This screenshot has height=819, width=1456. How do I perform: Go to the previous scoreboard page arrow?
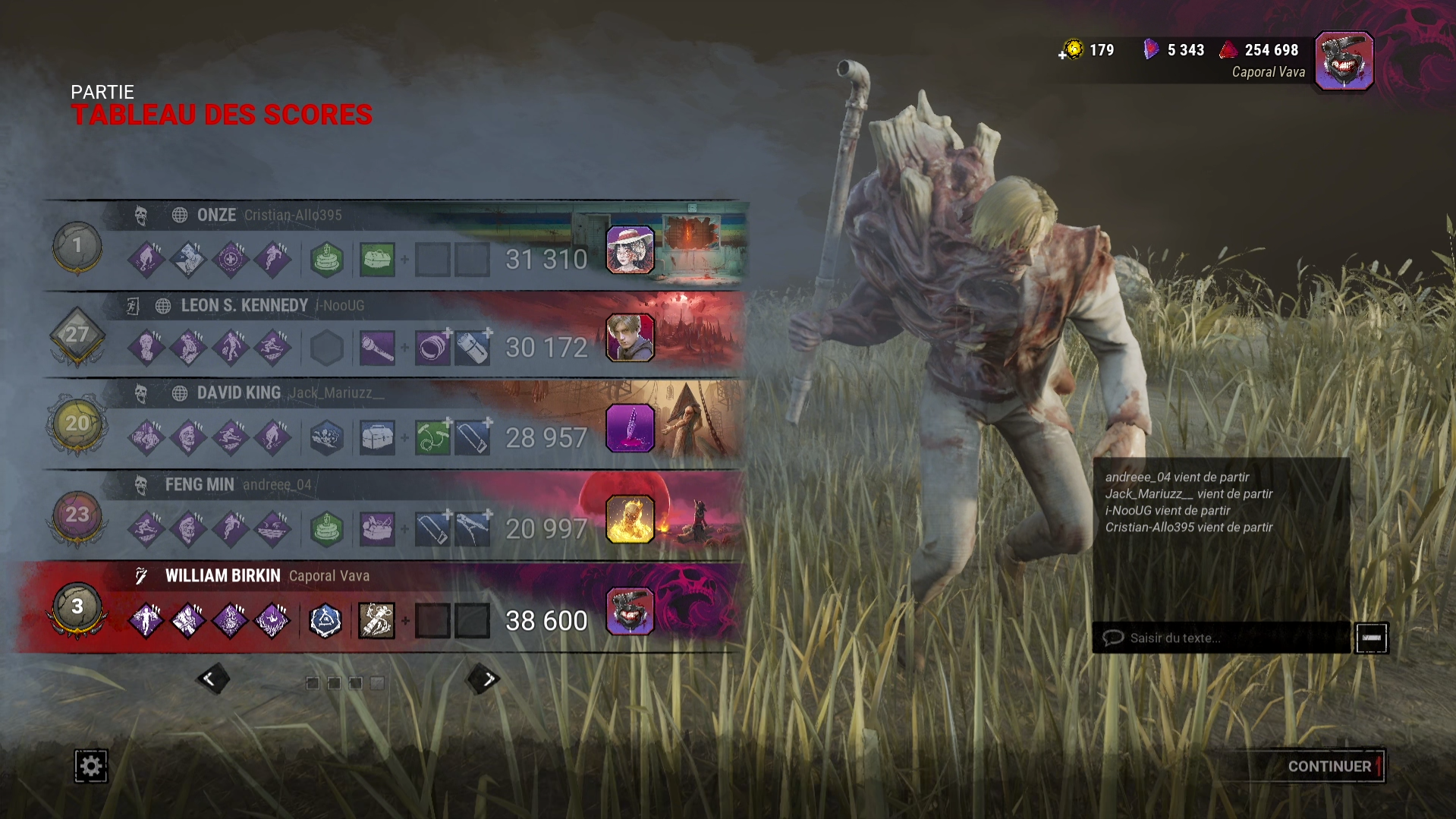coord(212,679)
